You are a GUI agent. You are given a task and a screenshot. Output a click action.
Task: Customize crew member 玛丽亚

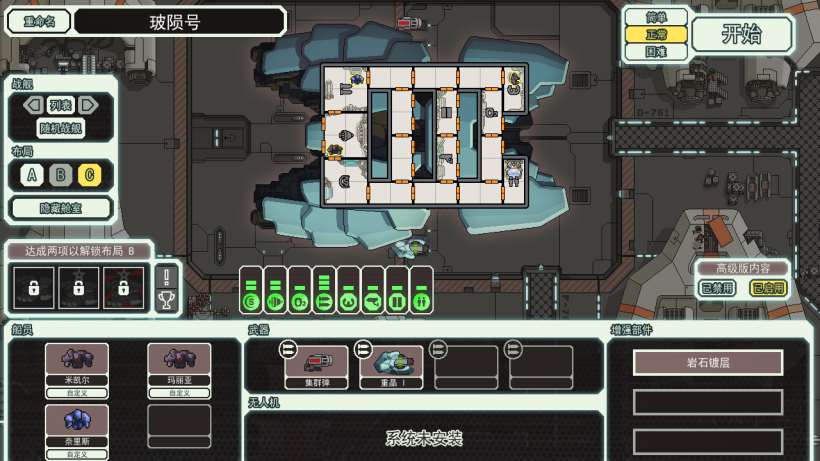tap(179, 394)
